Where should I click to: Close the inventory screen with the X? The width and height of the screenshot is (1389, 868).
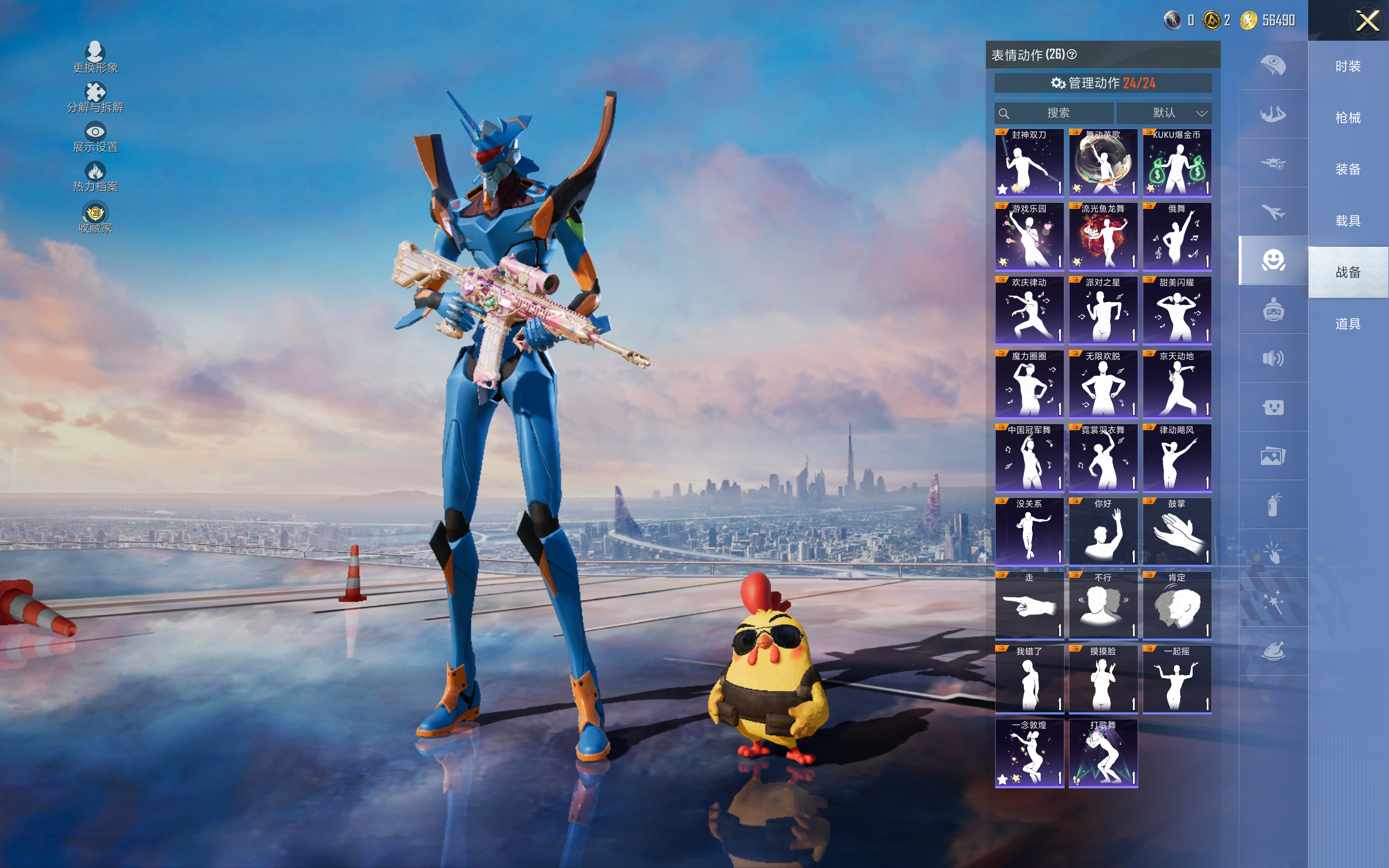1367,21
